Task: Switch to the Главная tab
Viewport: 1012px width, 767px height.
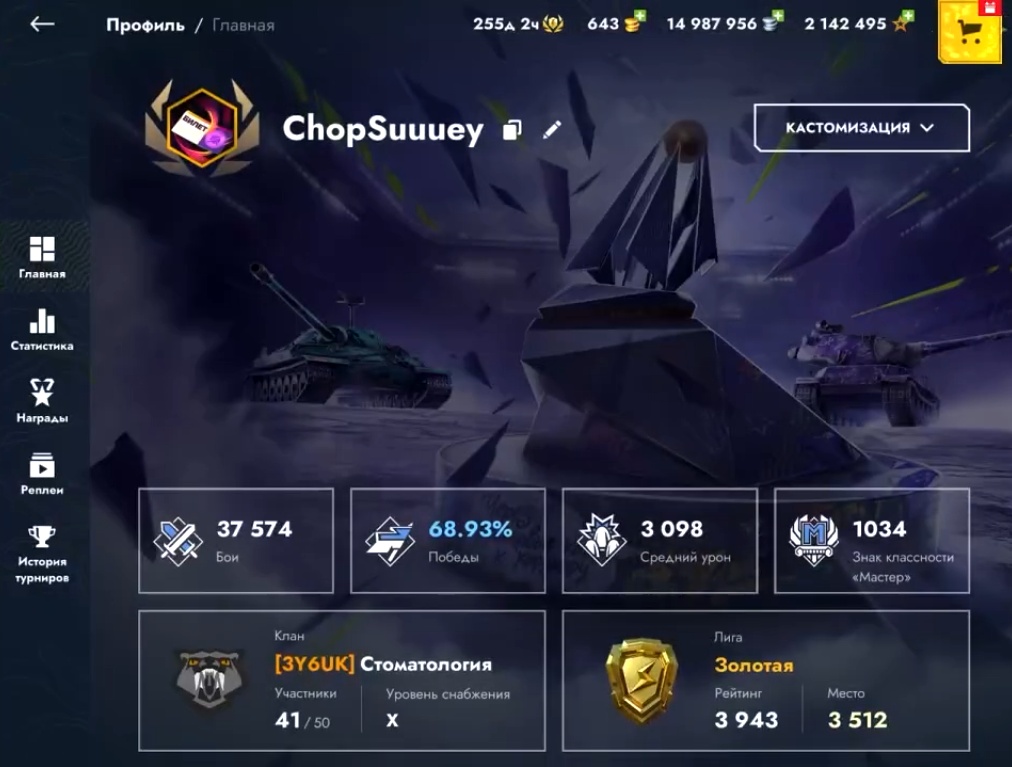Action: pyautogui.click(x=42, y=257)
